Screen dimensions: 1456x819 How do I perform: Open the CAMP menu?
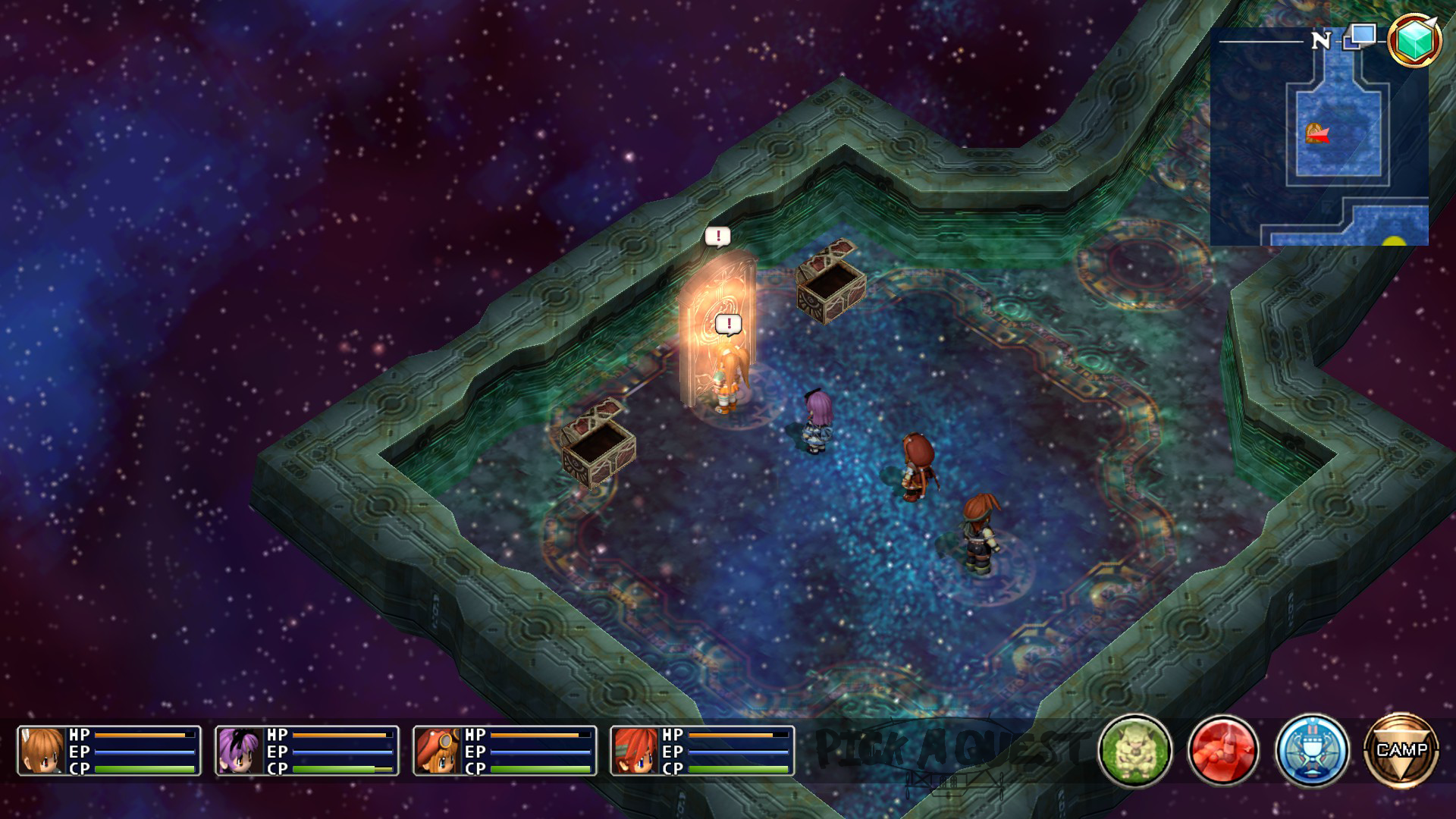1401,750
